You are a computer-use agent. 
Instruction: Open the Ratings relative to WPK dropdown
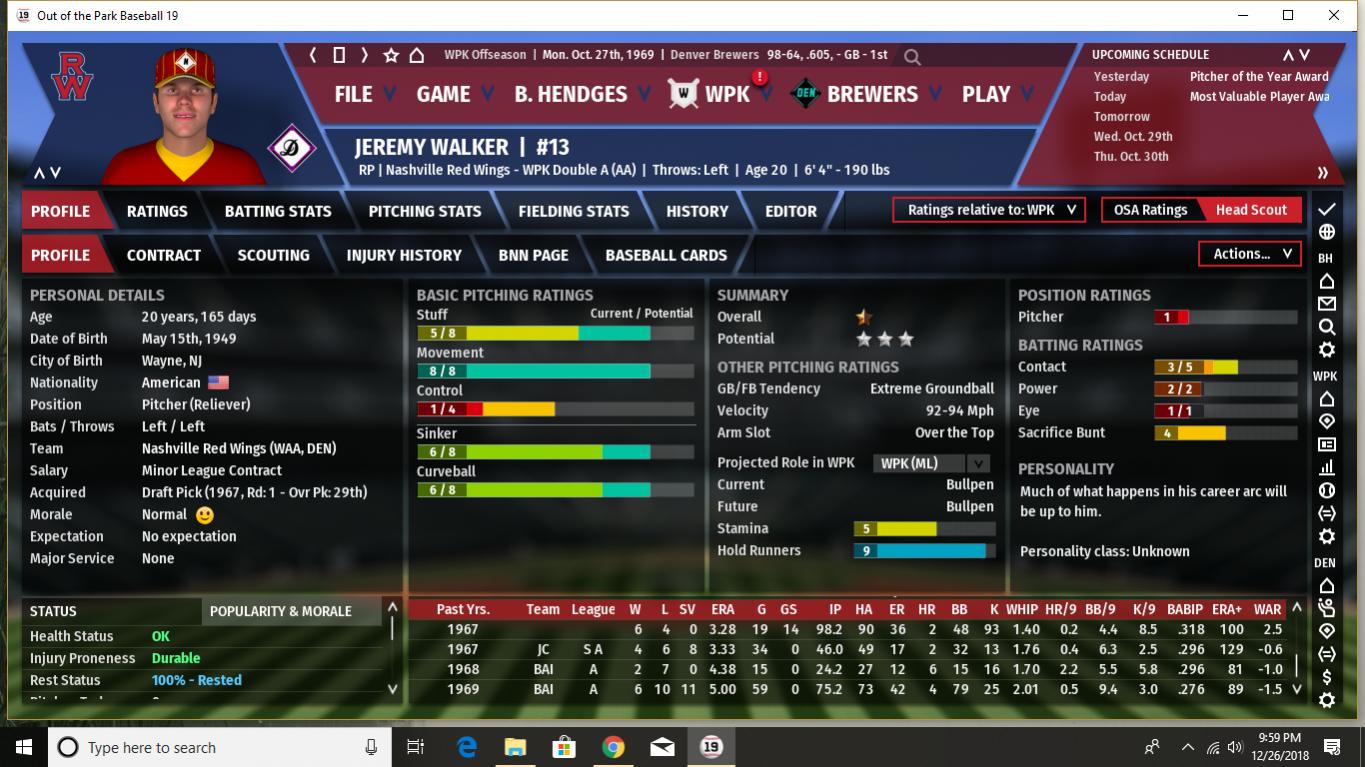pyautogui.click(x=989, y=210)
